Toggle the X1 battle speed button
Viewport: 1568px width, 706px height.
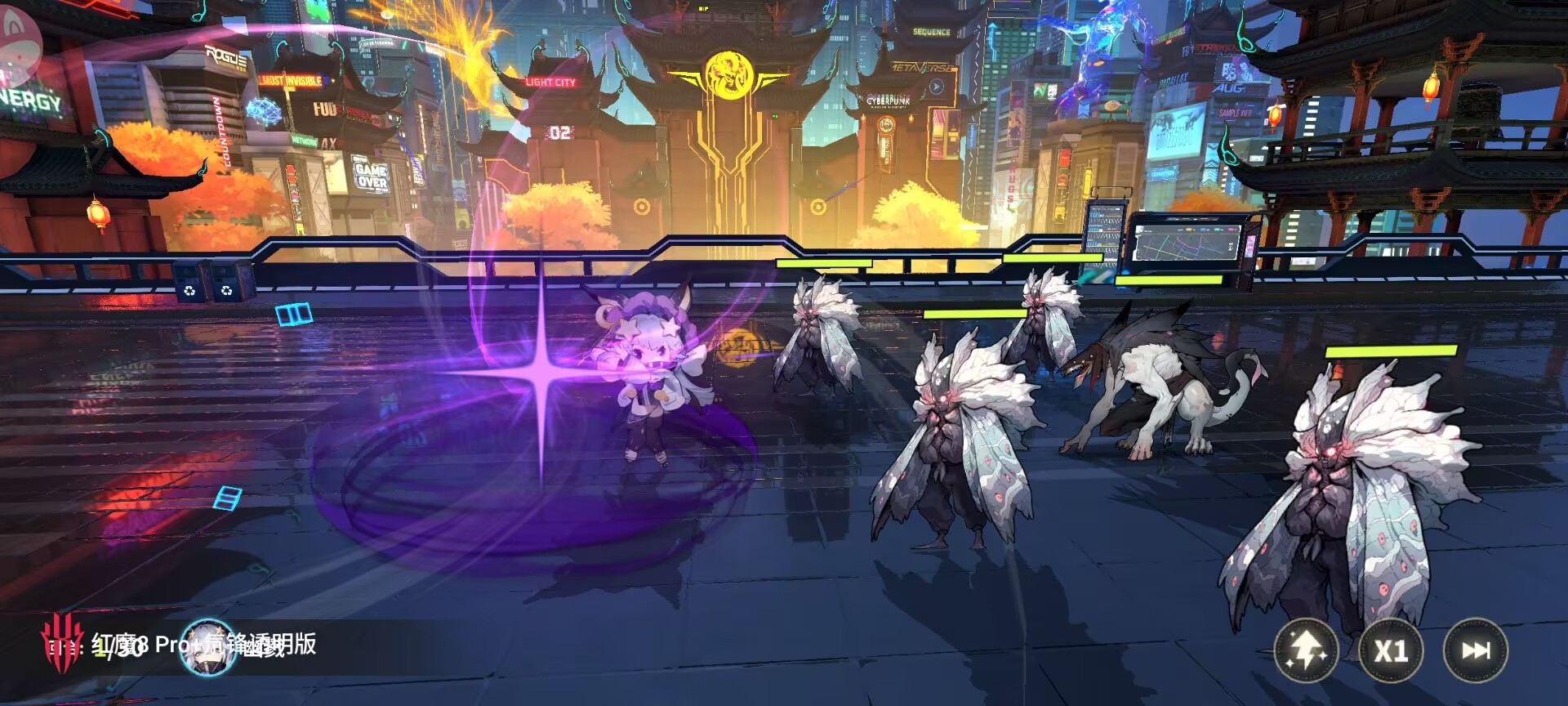1391,650
